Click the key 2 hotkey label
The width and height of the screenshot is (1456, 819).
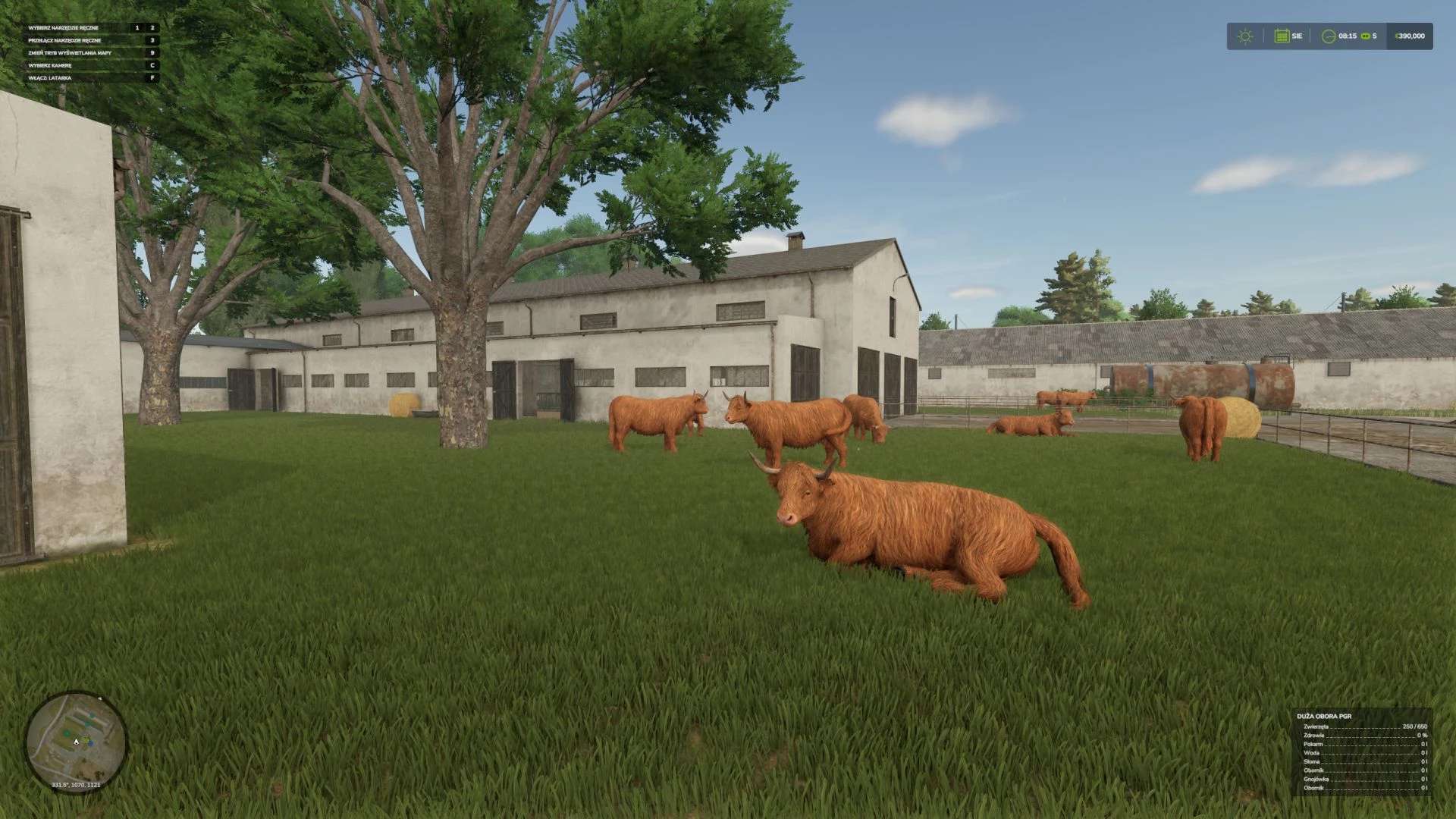click(x=152, y=27)
